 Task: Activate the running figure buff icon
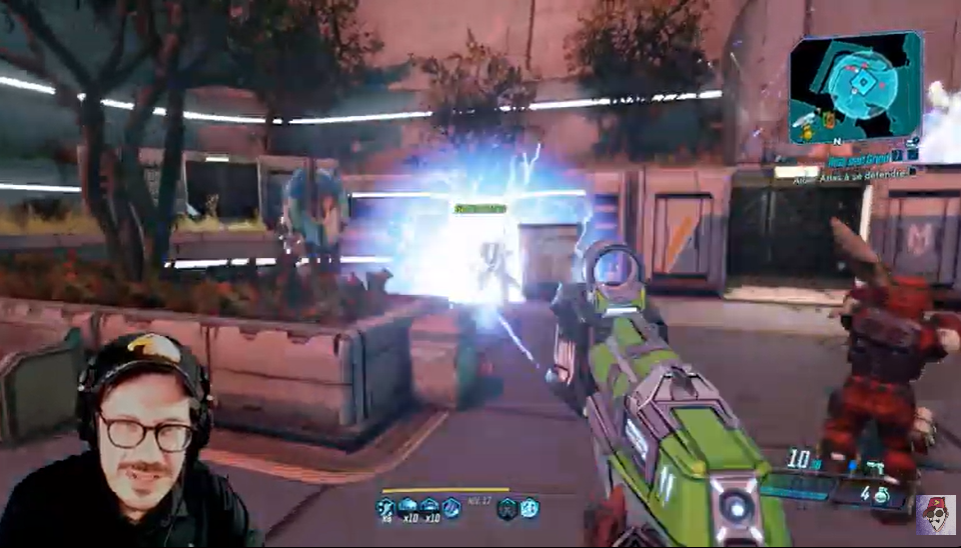tap(386, 507)
